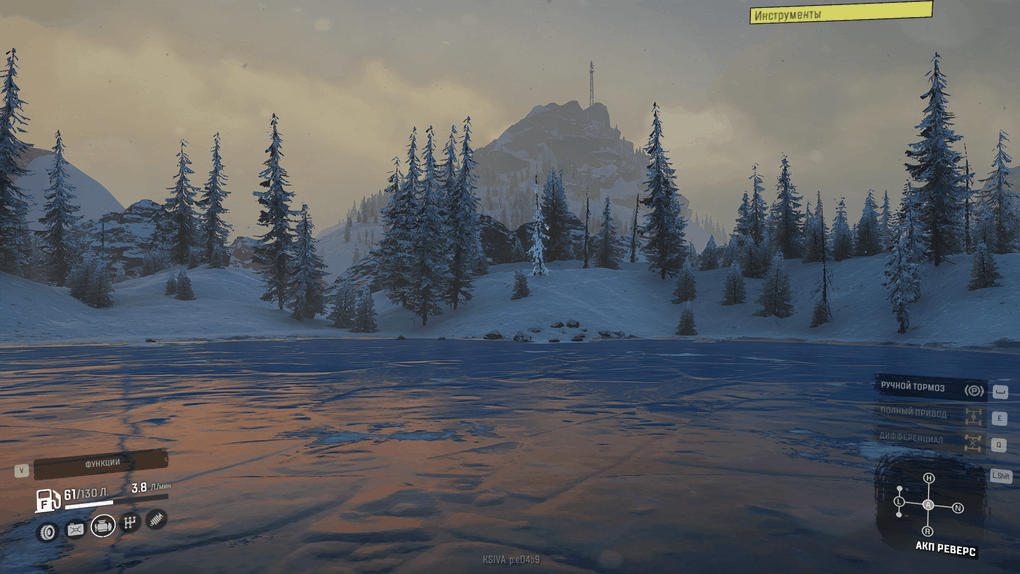Viewport: 1020px width, 574px height.
Task: Shift to the L low gear
Action: tap(899, 500)
